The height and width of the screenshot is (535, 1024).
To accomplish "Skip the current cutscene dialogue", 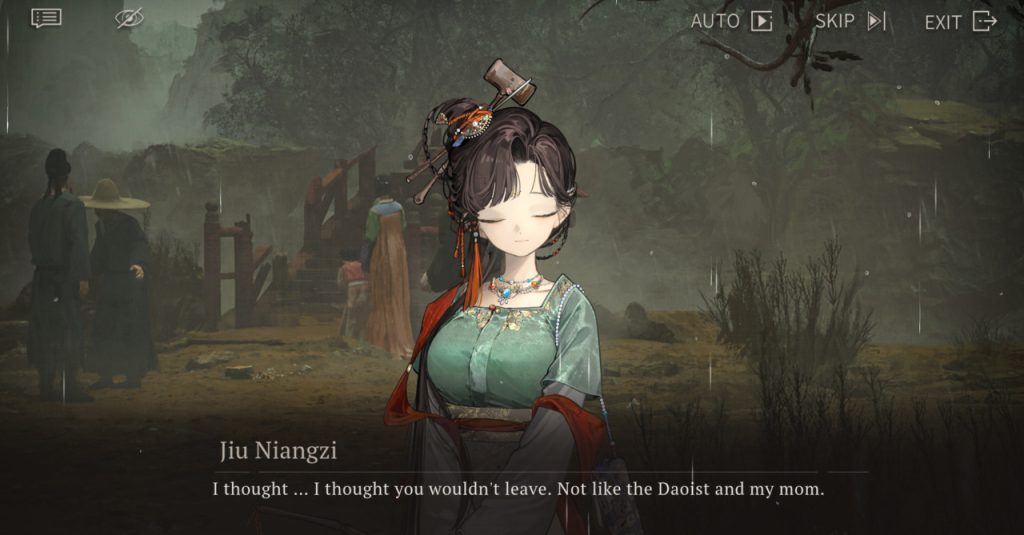I will coord(850,21).
